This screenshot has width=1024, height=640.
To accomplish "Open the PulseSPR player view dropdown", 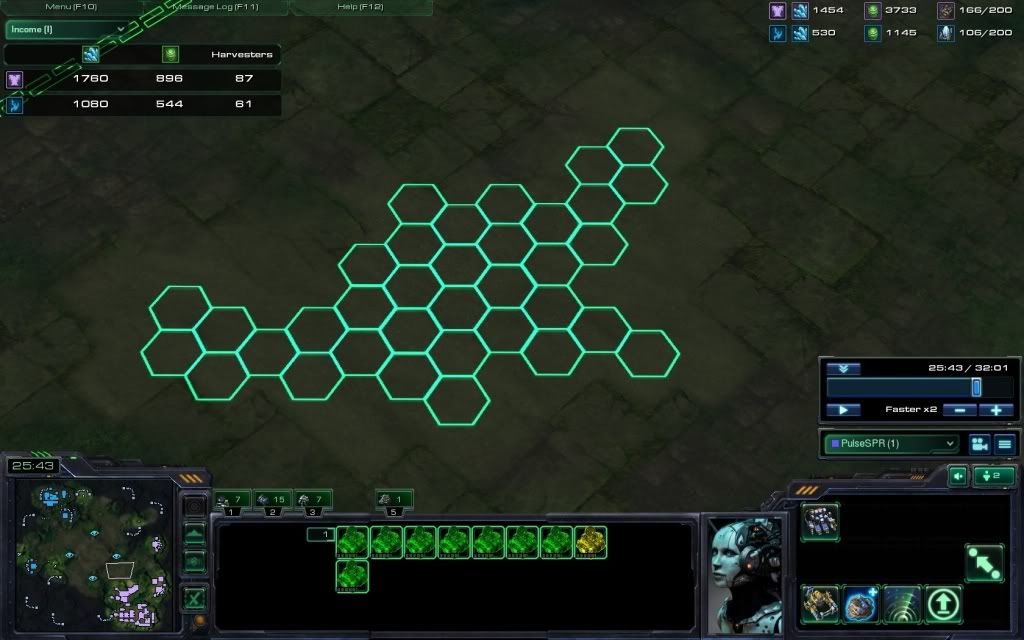I will coord(891,443).
